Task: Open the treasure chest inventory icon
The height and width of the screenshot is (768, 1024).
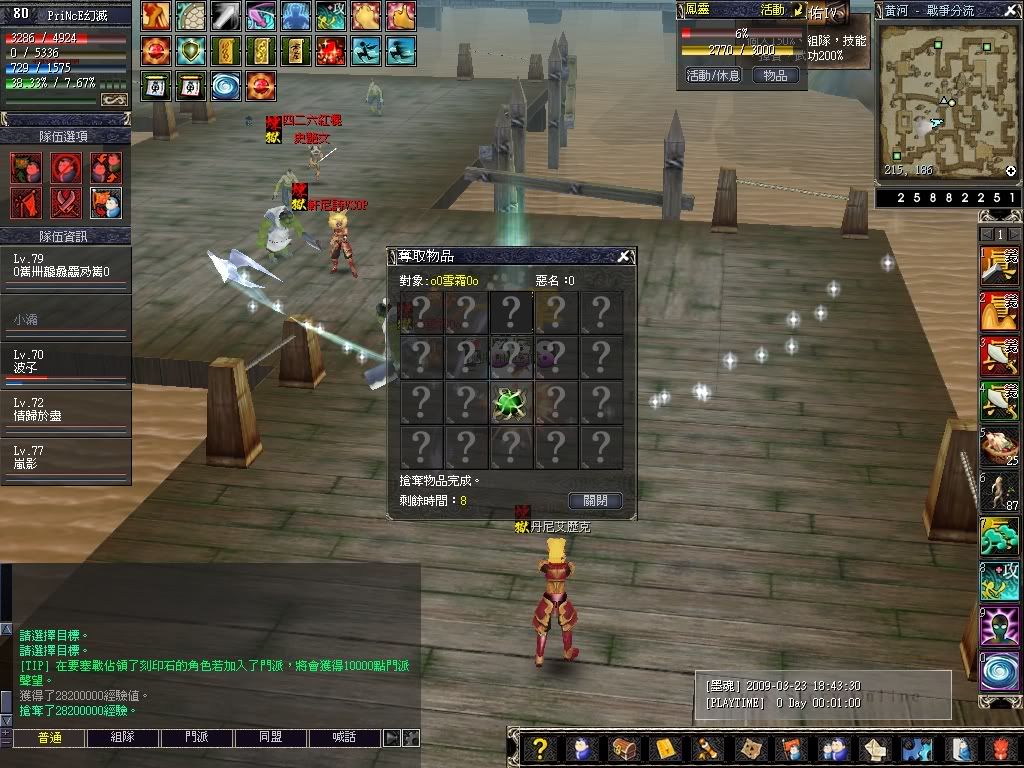Action: pos(622,748)
